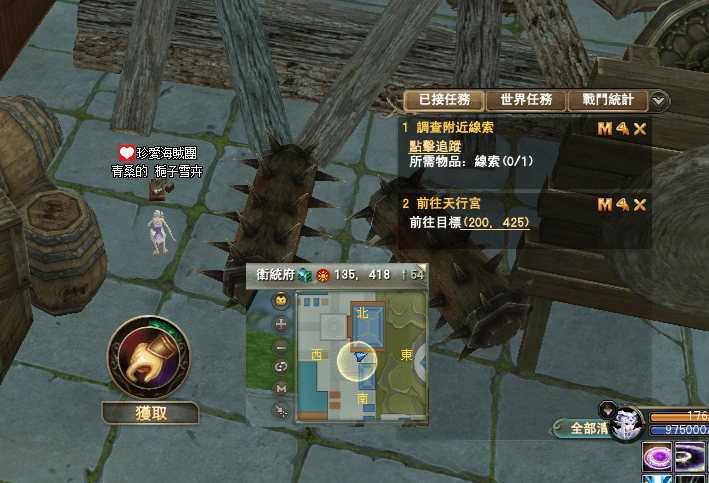
Task: Open the world map using the minimap M button
Action: tap(280, 388)
